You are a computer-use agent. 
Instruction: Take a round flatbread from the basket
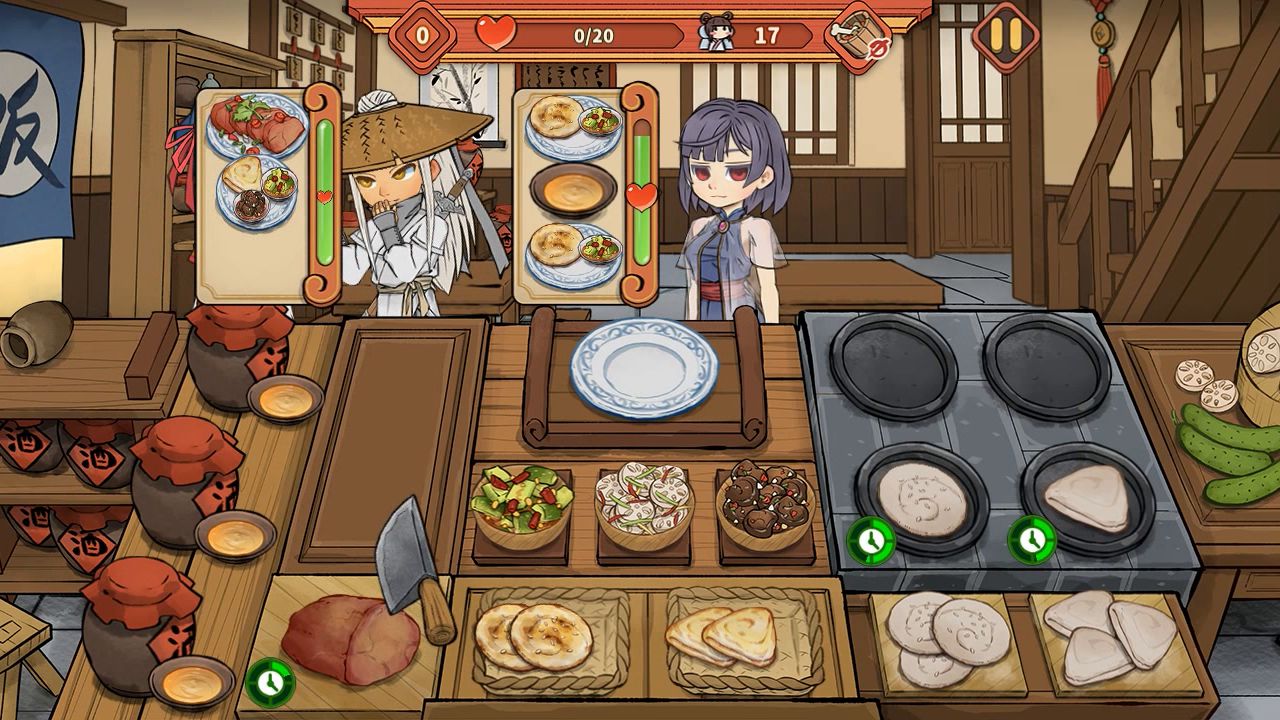coord(535,636)
